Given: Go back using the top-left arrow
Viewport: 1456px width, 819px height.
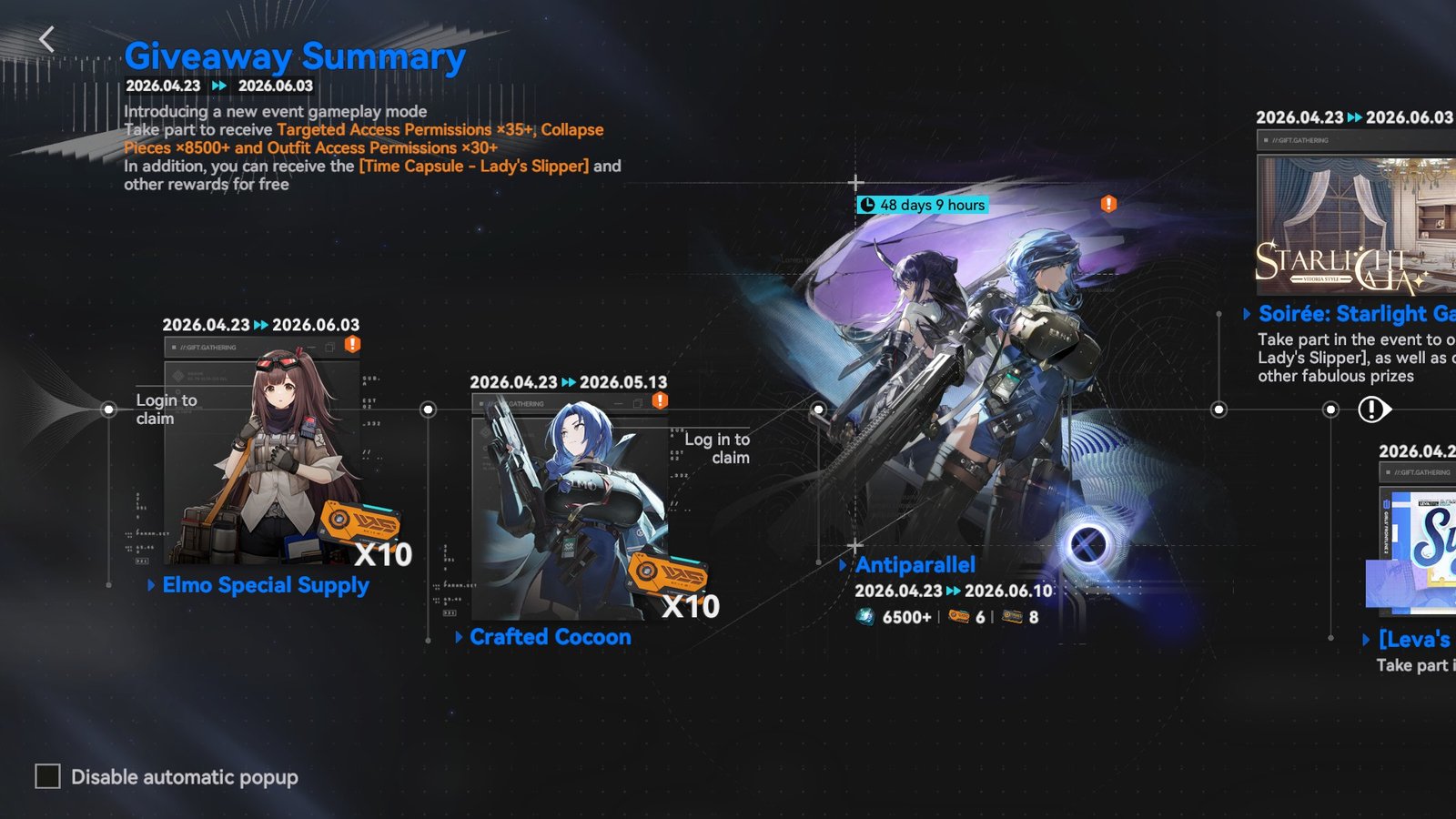Looking at the screenshot, I should [x=47, y=39].
